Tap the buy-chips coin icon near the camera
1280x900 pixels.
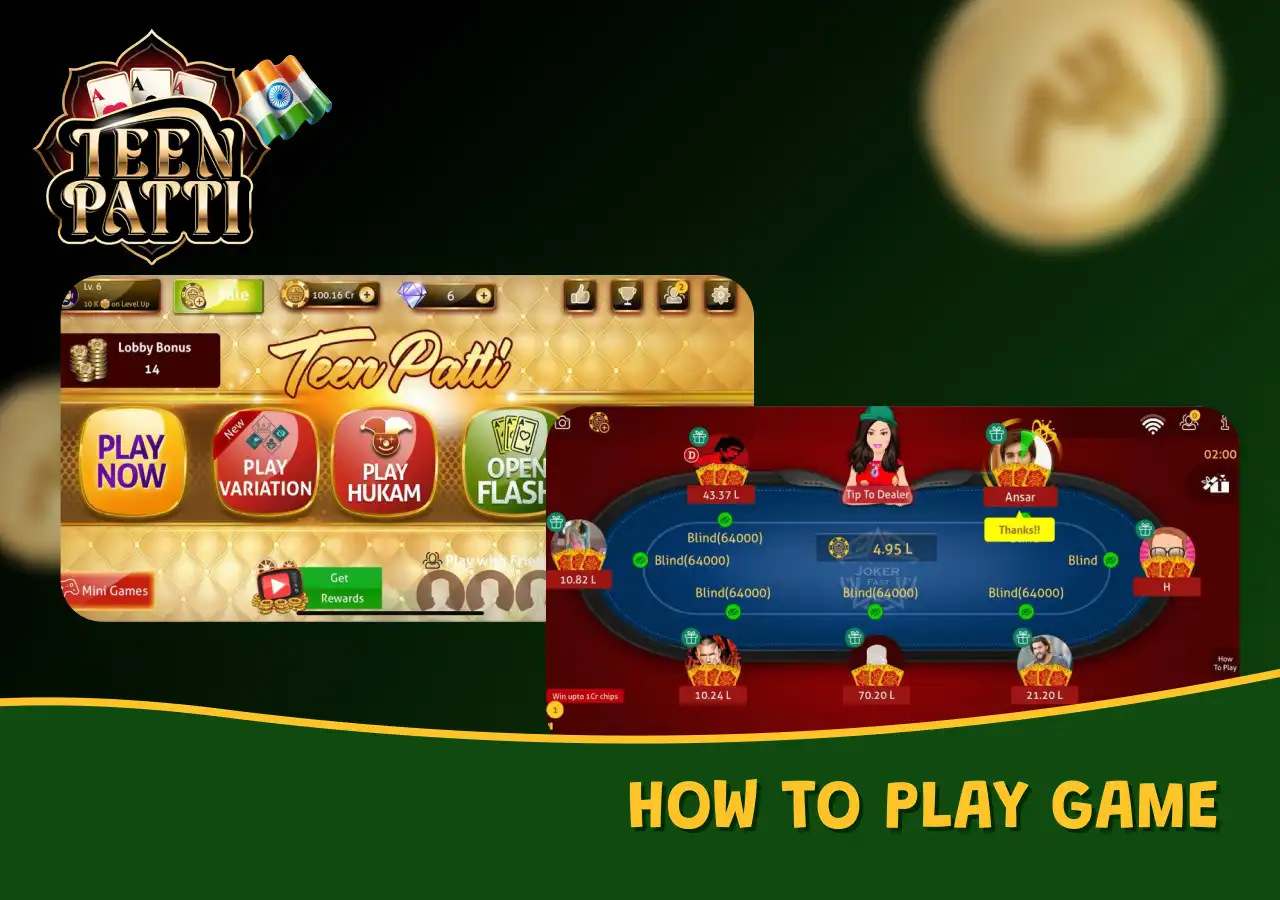[596, 423]
